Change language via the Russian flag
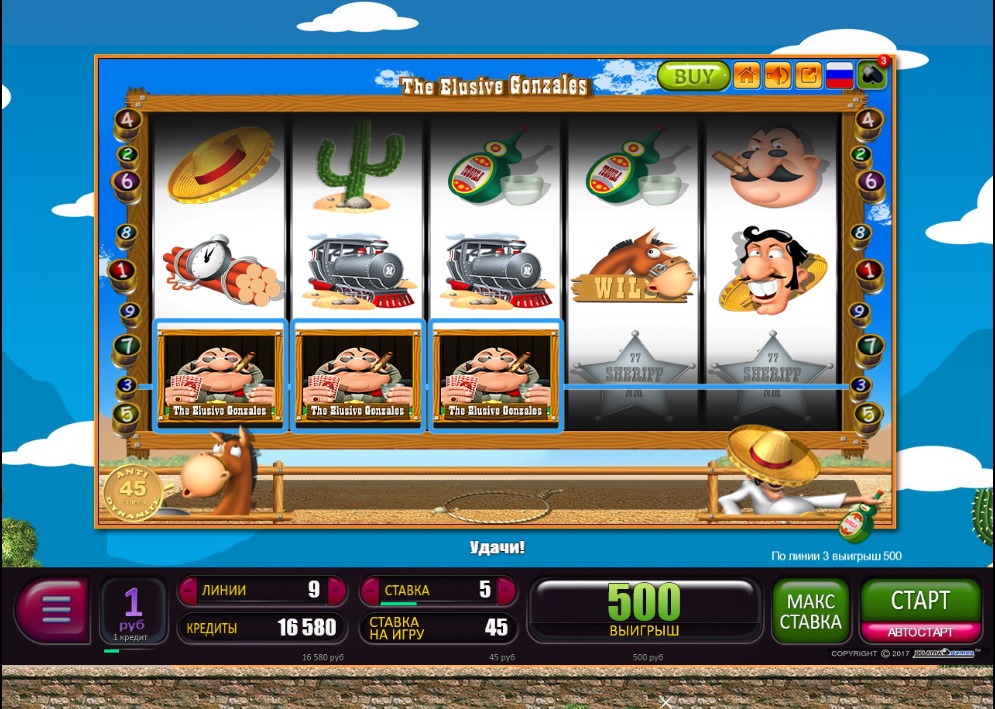 (840, 76)
